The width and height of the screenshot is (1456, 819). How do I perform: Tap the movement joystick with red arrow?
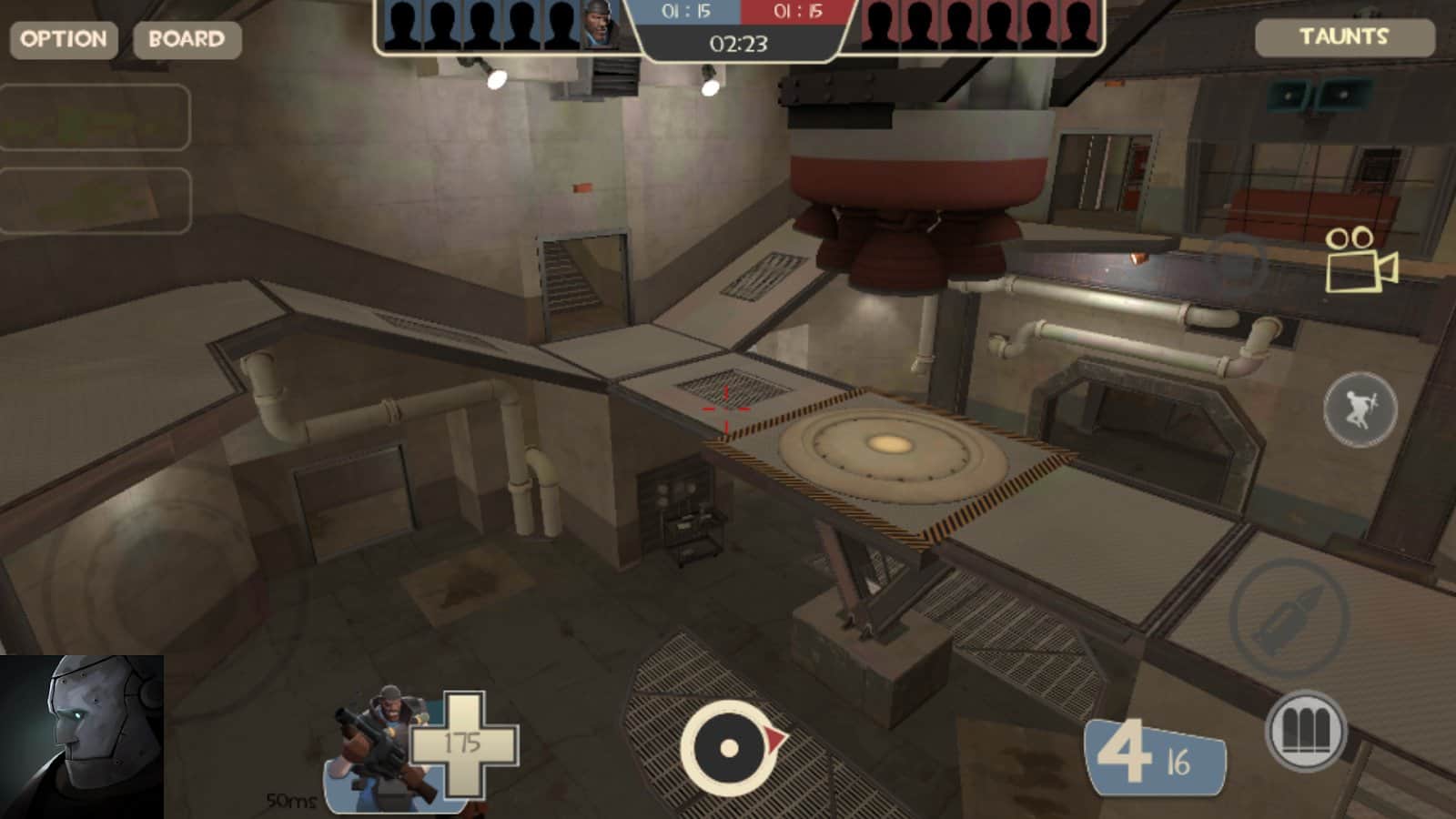tap(728, 749)
